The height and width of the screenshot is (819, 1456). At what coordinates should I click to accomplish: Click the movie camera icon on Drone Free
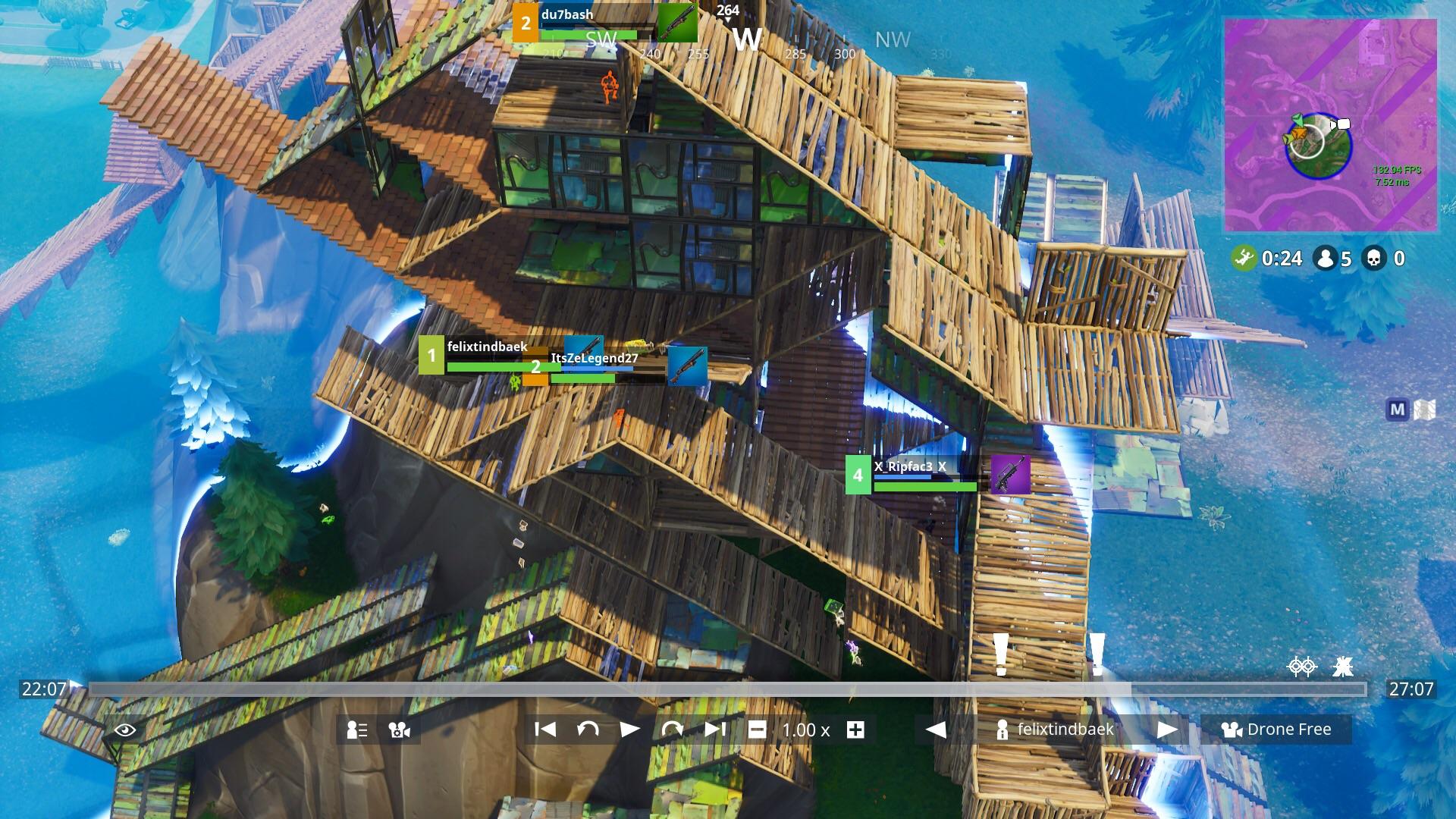(1232, 730)
